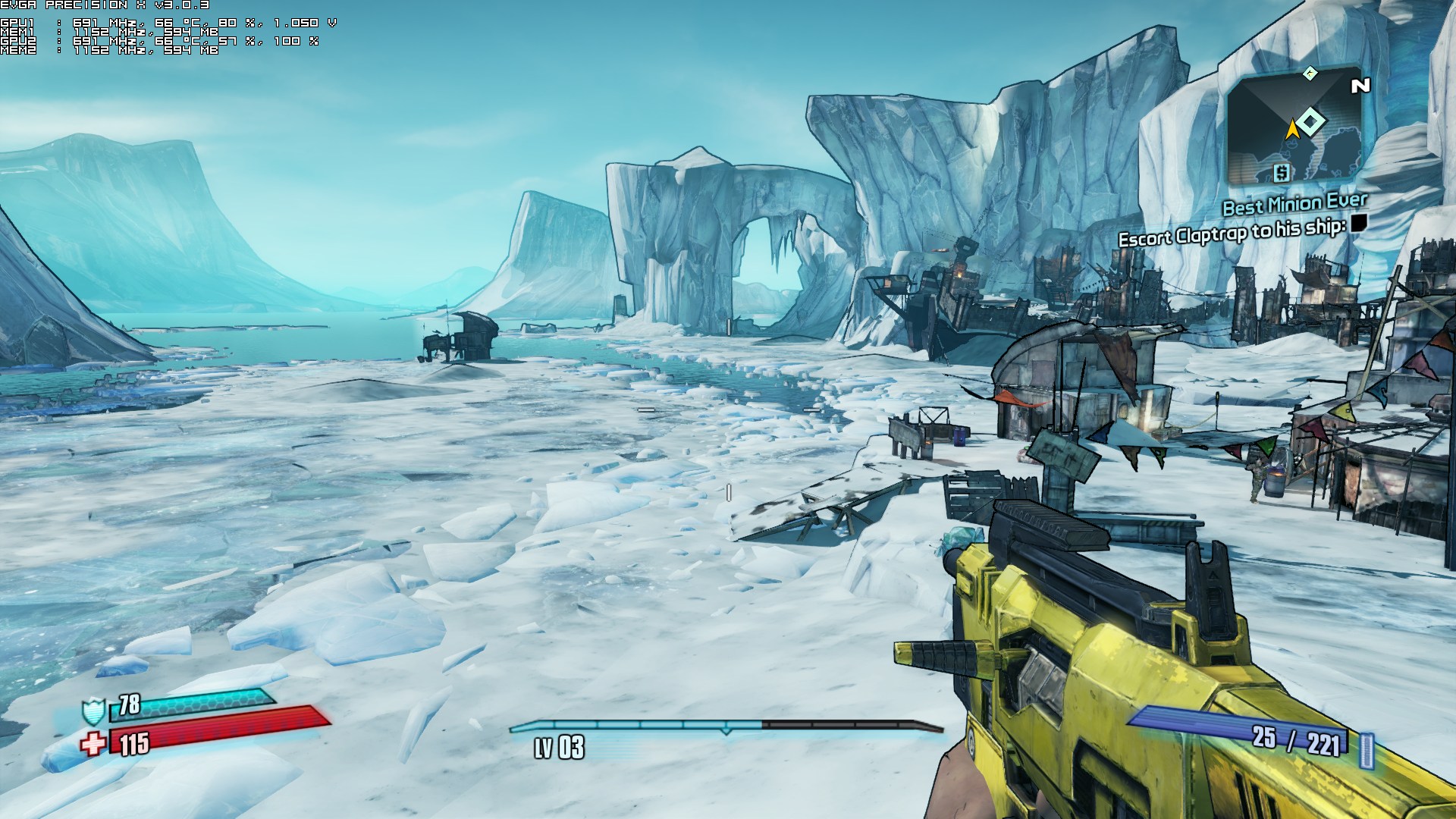Click the red cross health icon
This screenshot has width=1456, height=819.
point(93,744)
